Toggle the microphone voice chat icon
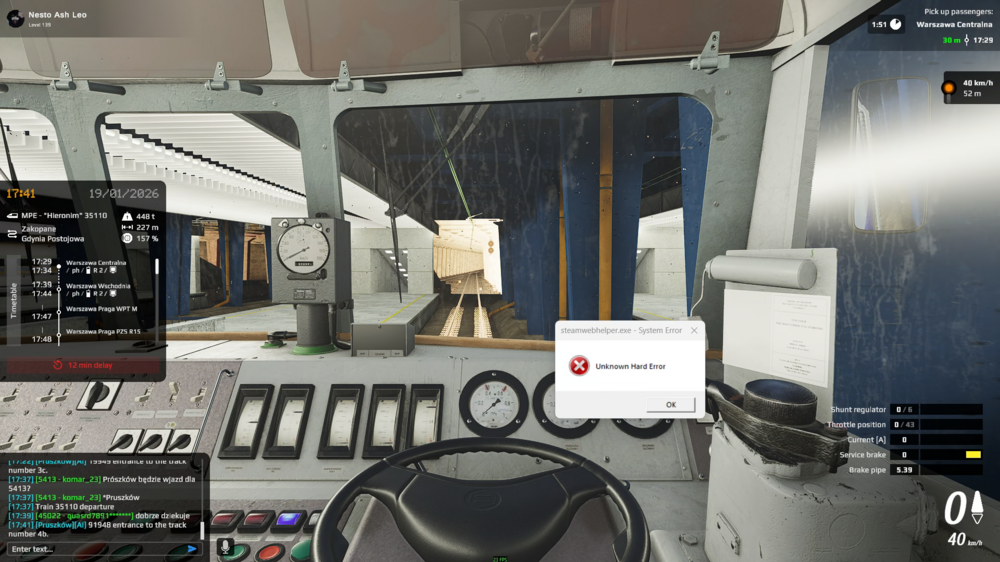The width and height of the screenshot is (1000, 562). [x=226, y=548]
